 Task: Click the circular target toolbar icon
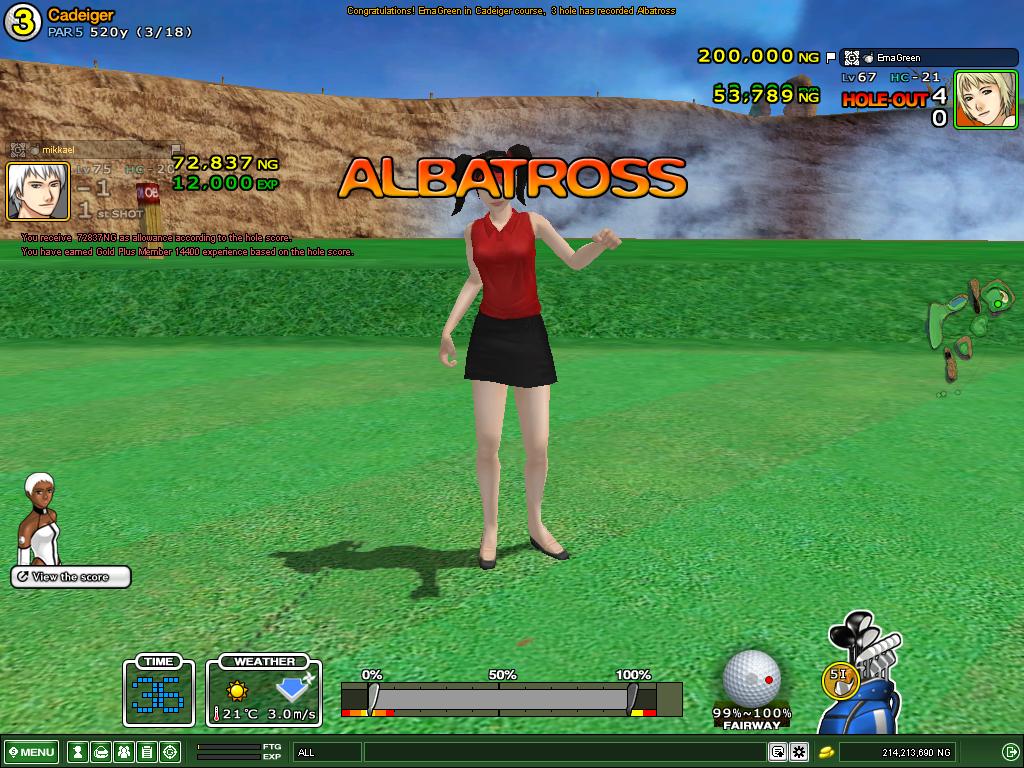[170, 752]
